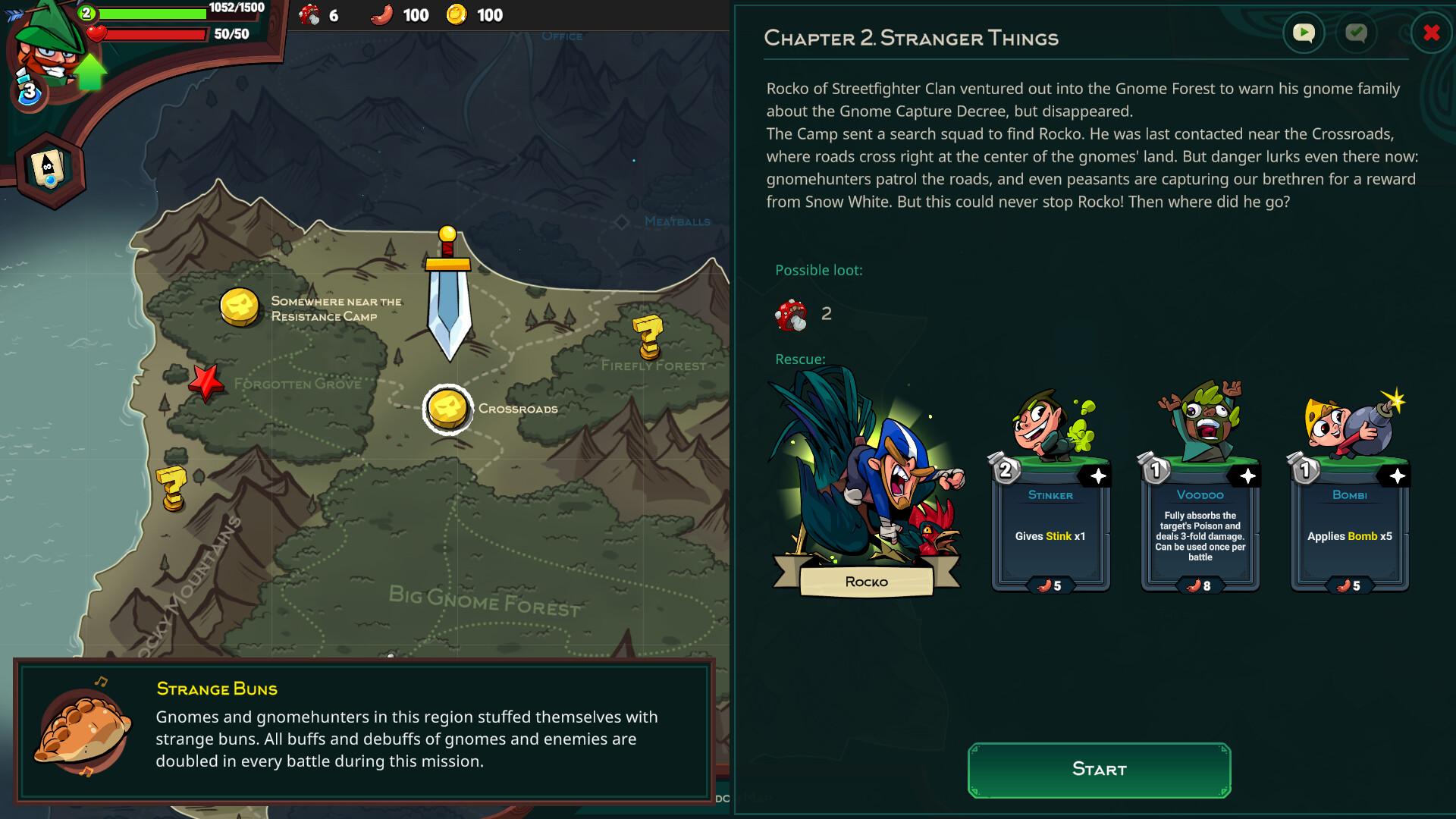Click the question mark marker in Firefly Forest
Image resolution: width=1456 pixels, height=819 pixels.
coord(646,334)
